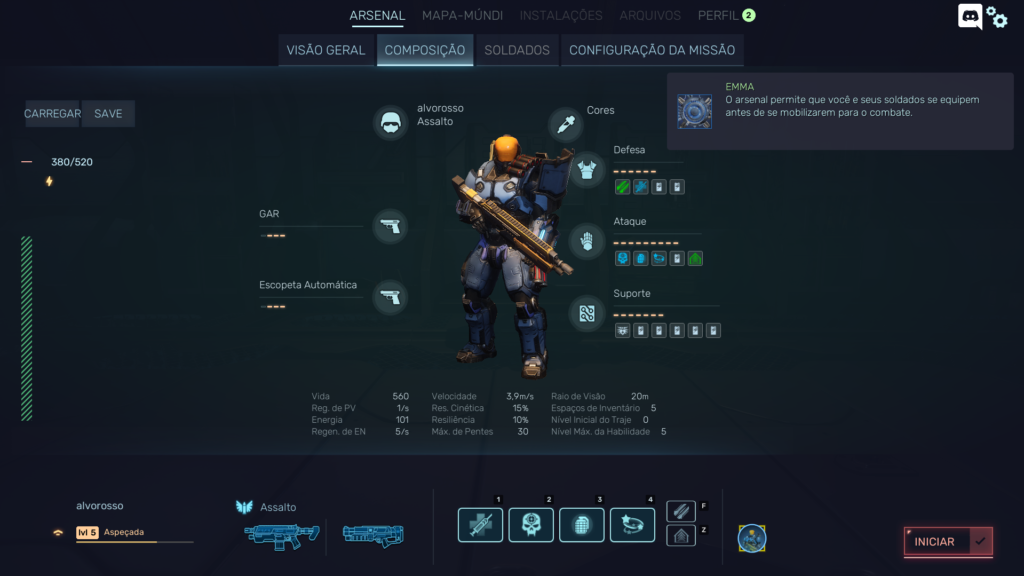Open the Perfil menu

pos(718,15)
